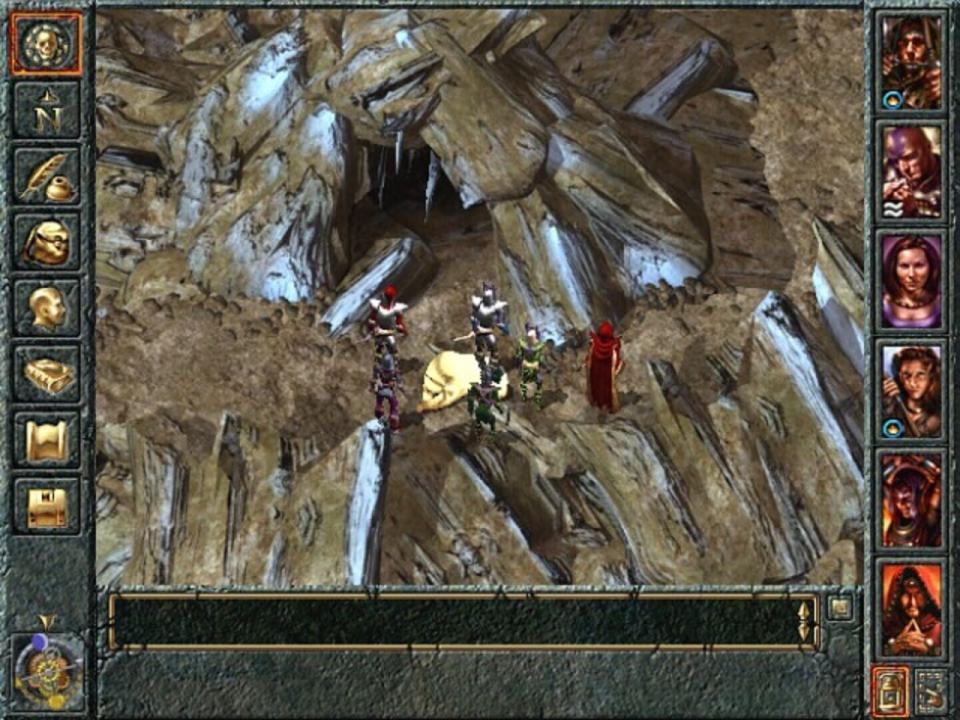Click the small square button beside message box
960x720 pixels.
840,607
